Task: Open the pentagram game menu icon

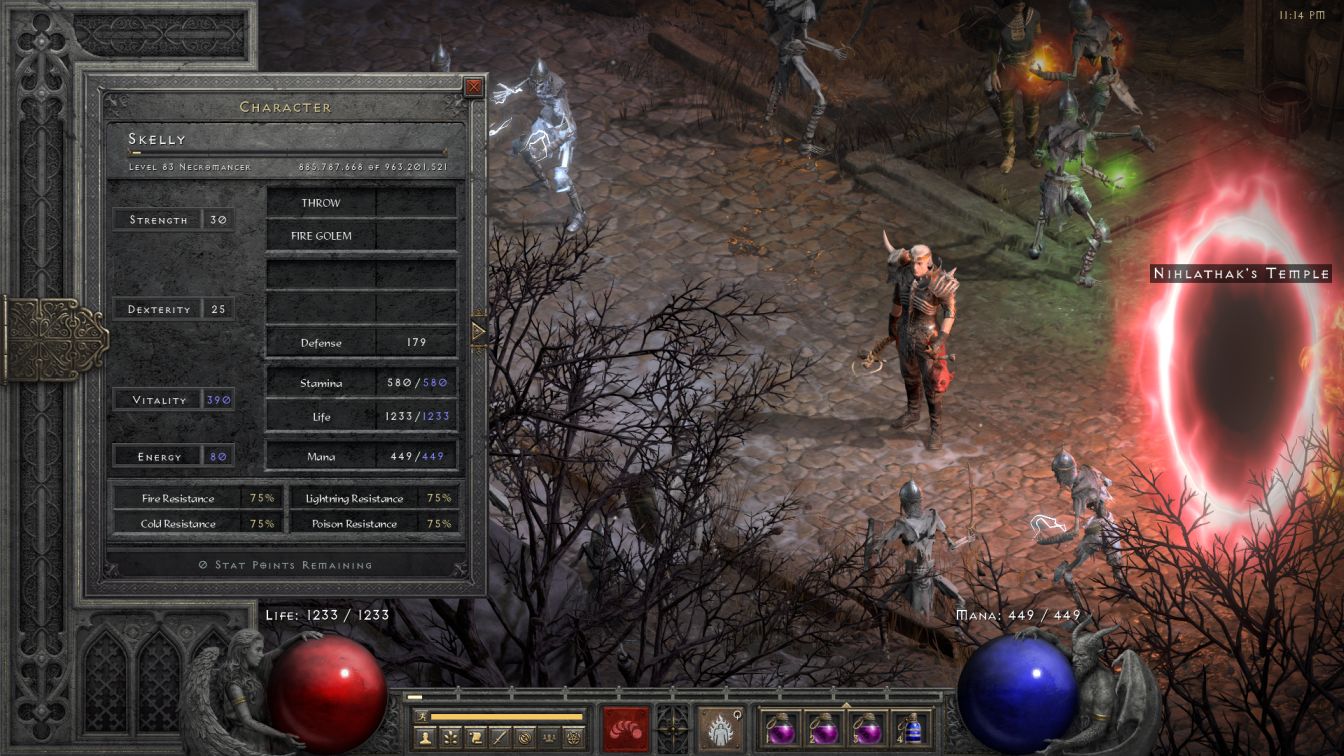Action: [574, 738]
